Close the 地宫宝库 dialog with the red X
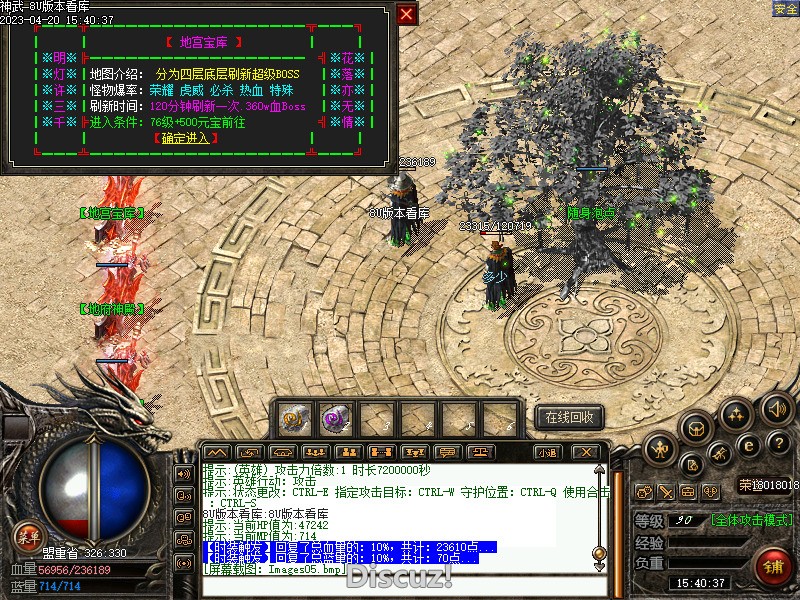The height and width of the screenshot is (600, 800). pyautogui.click(x=406, y=14)
